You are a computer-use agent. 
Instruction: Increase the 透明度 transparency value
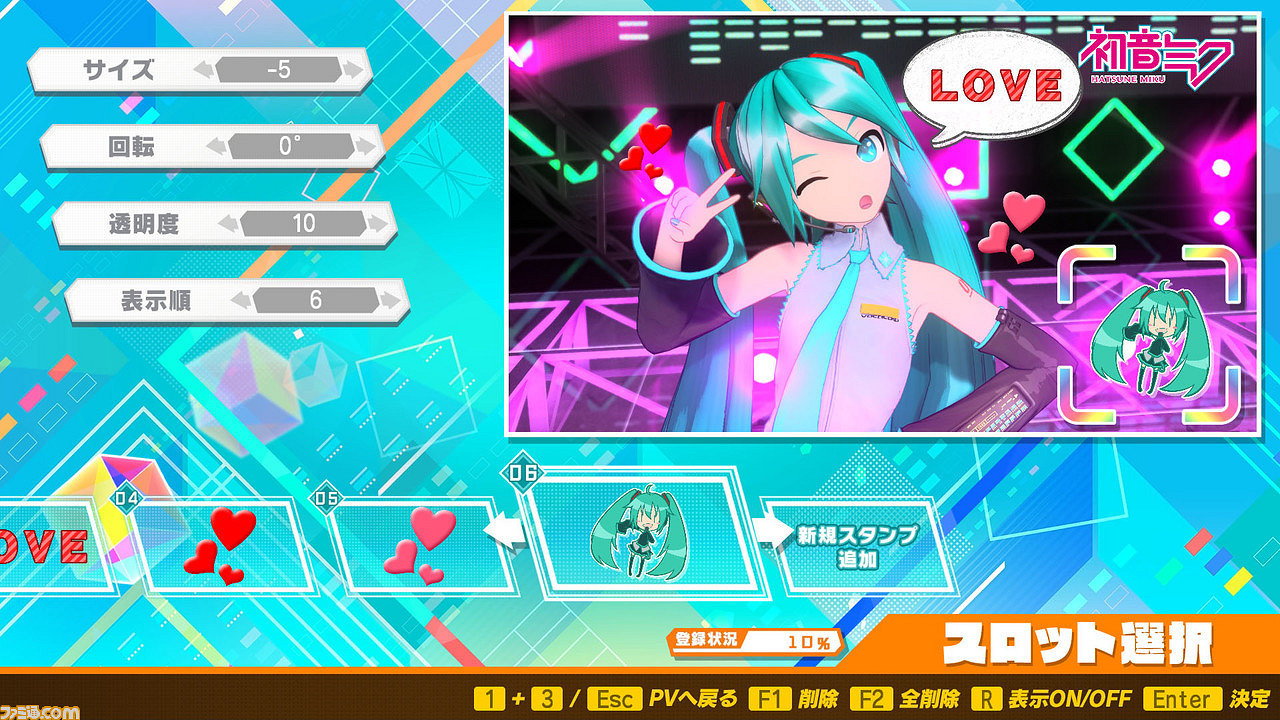pos(380,222)
